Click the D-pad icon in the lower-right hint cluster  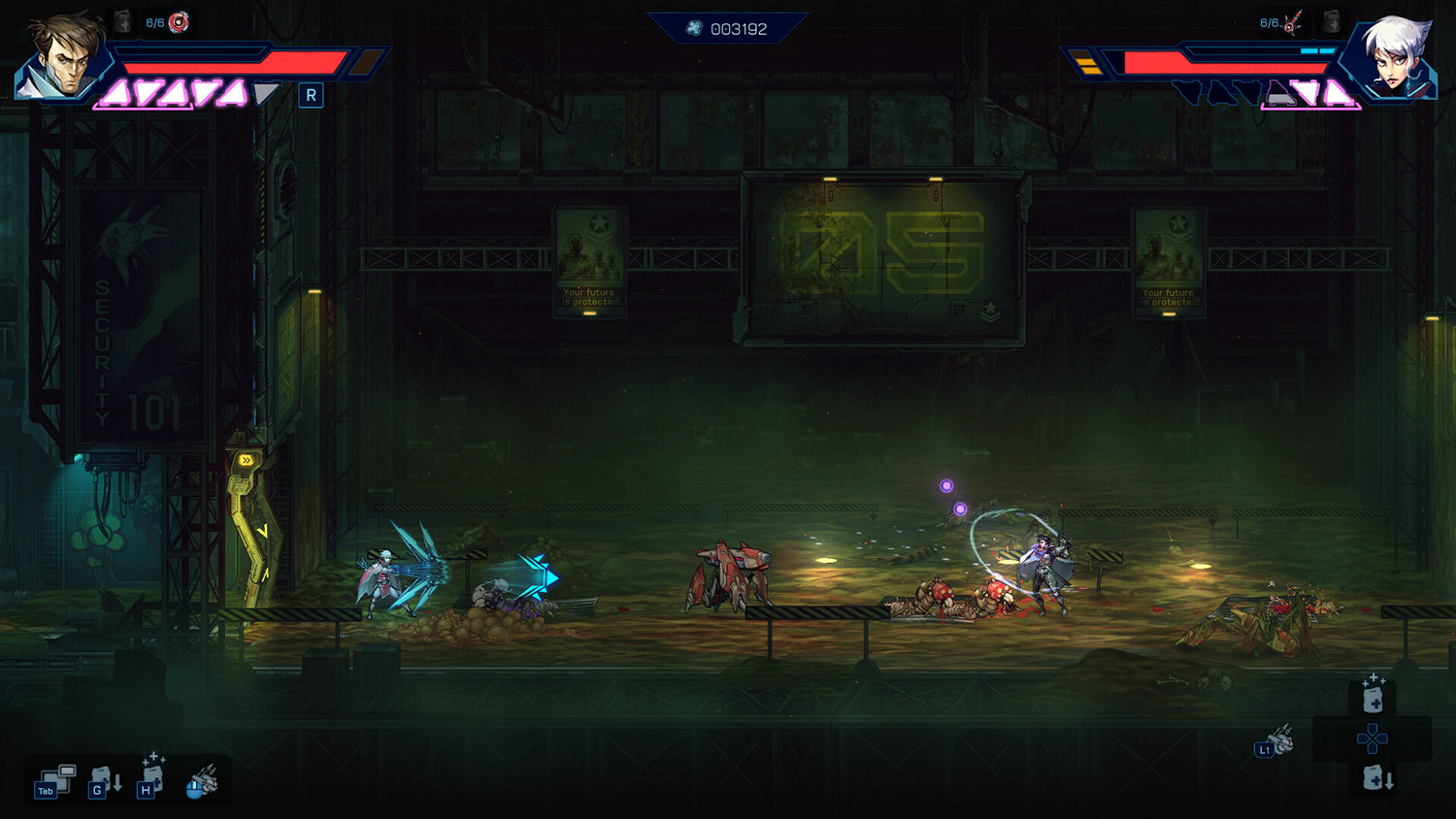pos(1372,738)
